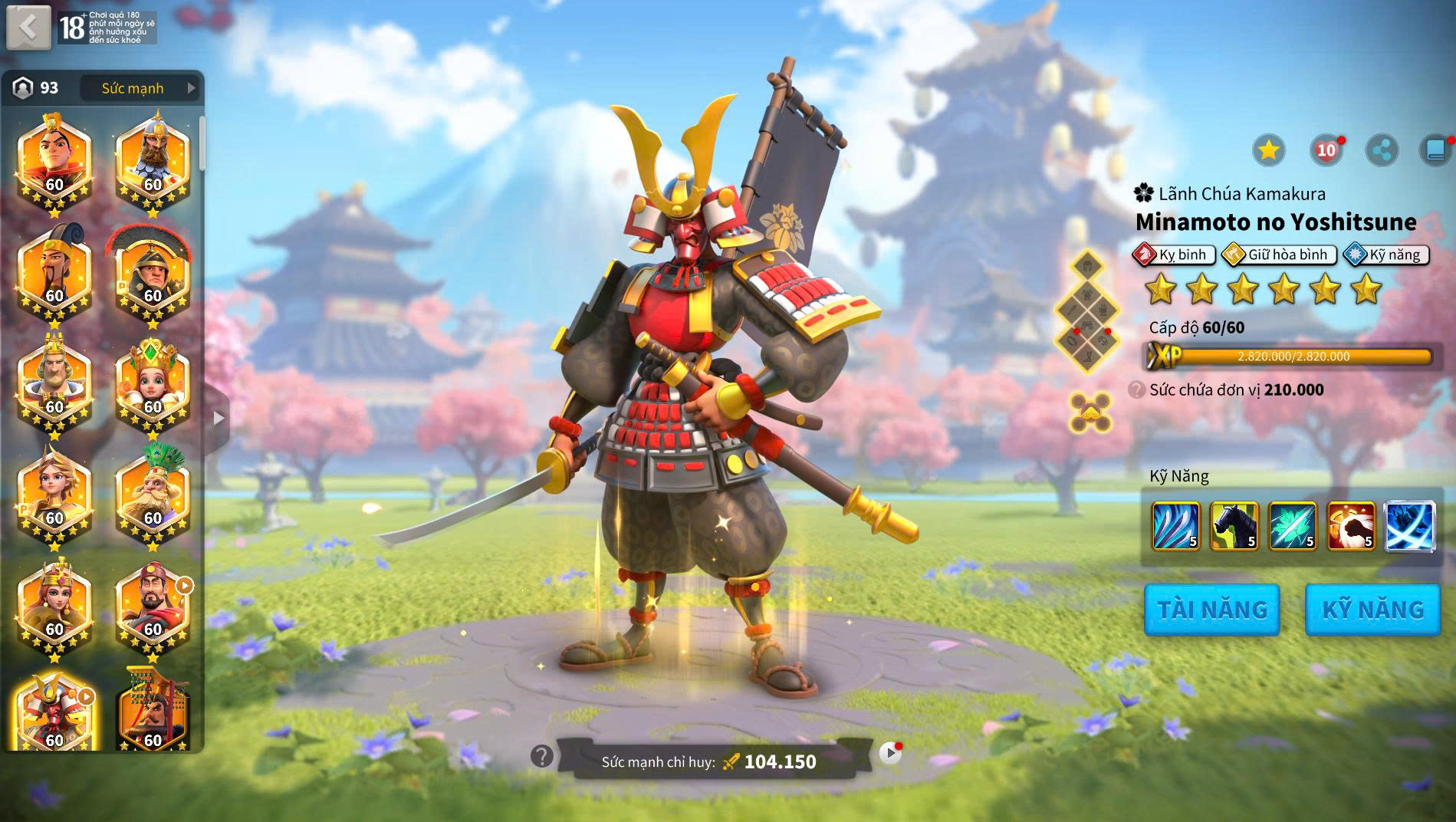Click play button beside commander power
Screen dimensions: 1456x822
pos(889,753)
